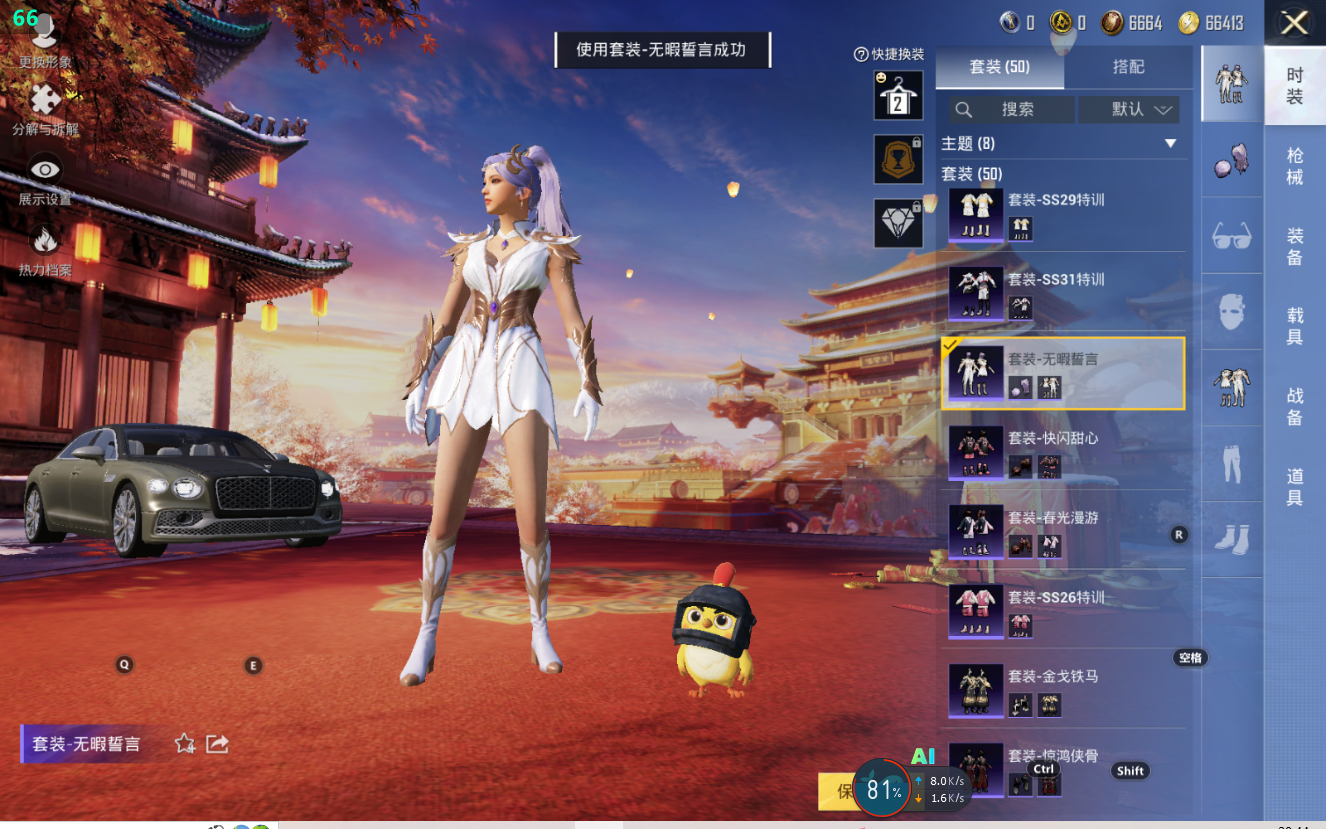This screenshot has width=1326, height=829.
Task: Open the 快捷换装 quick outfit hanger slot
Action: pos(898,95)
